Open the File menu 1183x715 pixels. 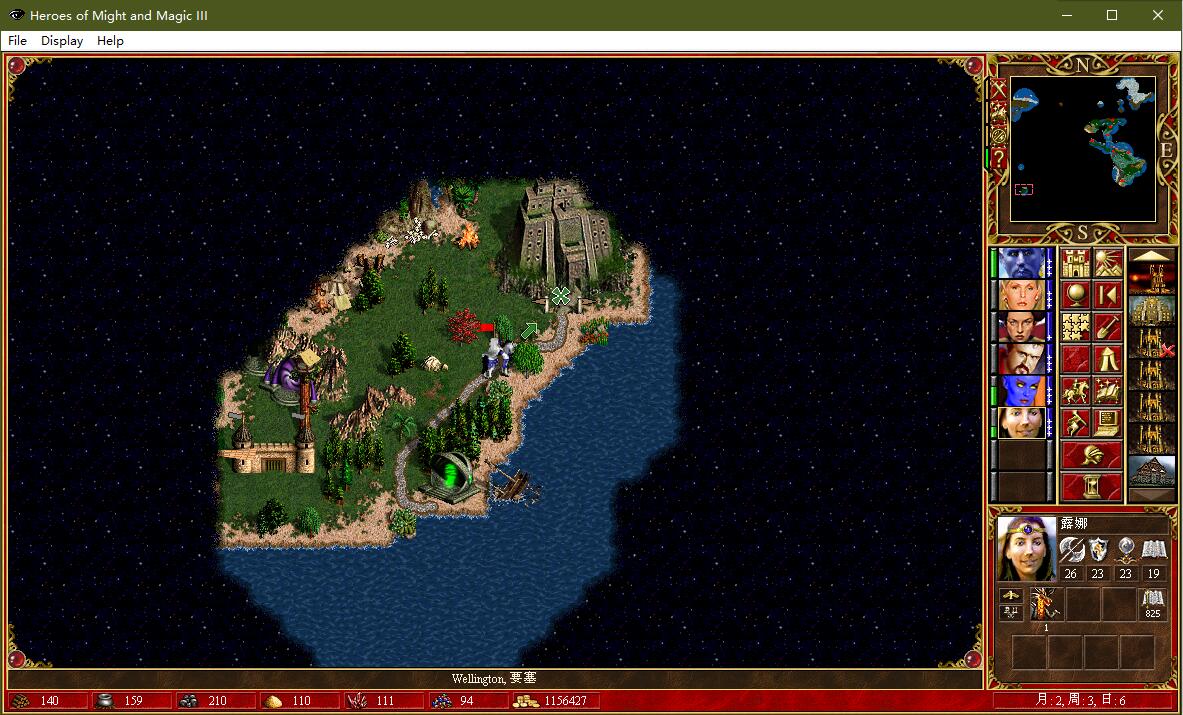coord(17,41)
